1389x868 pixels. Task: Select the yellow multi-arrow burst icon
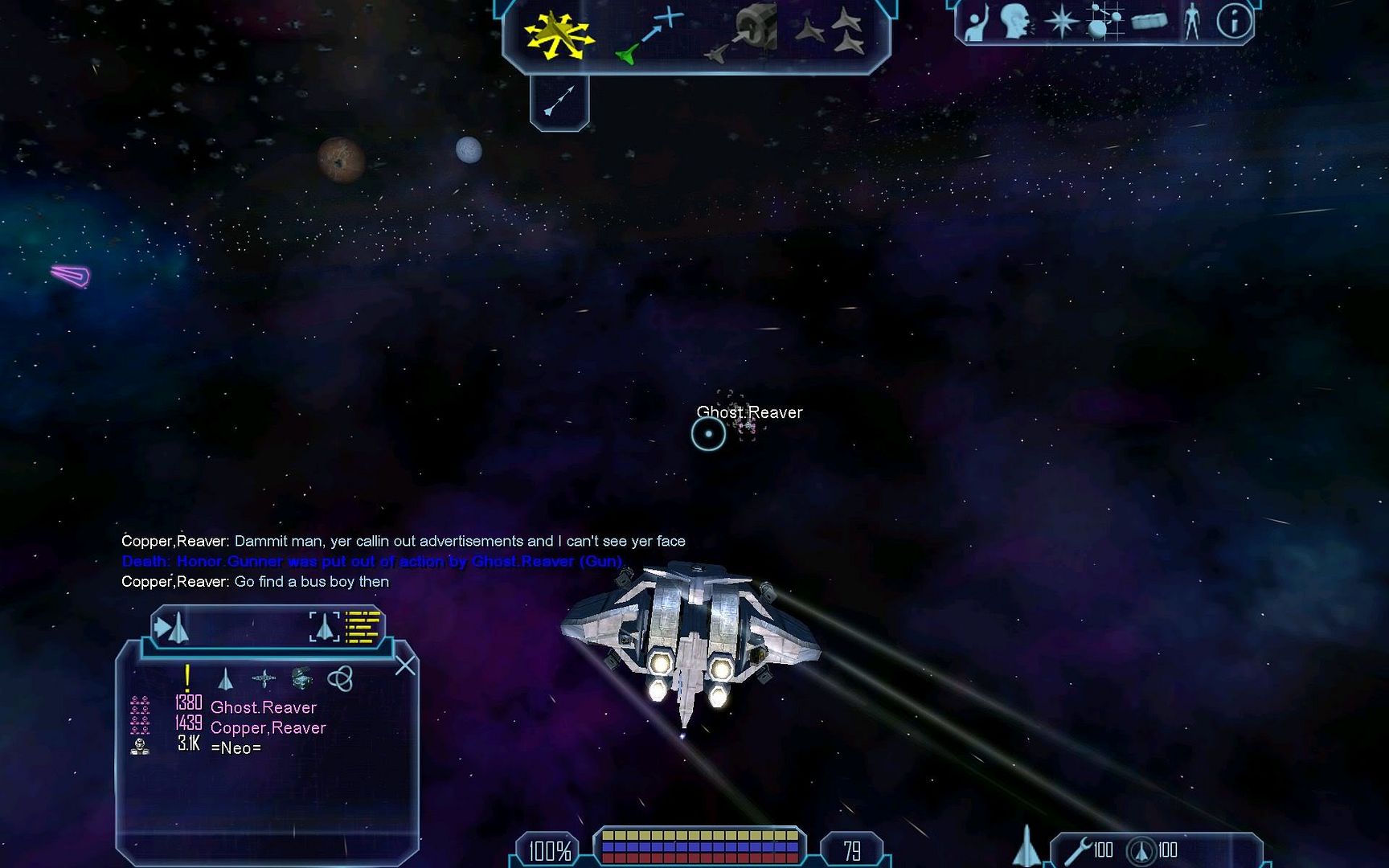558,35
